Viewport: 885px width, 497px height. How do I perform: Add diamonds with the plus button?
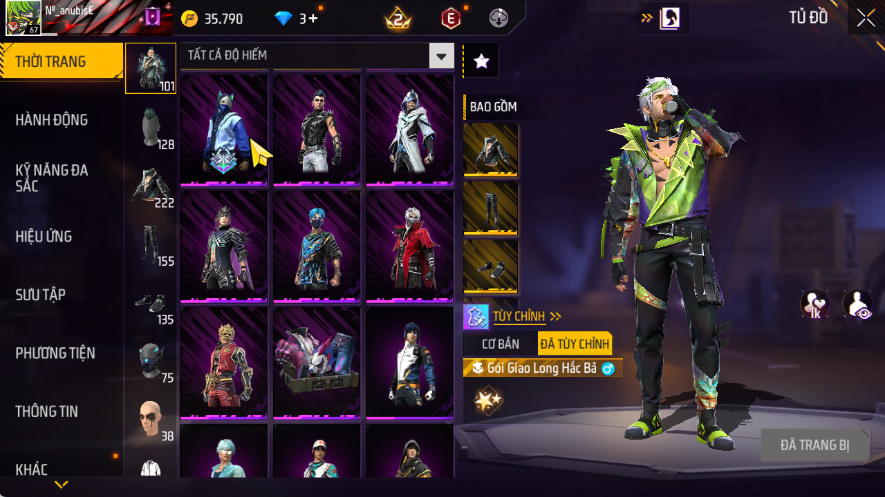[313, 18]
